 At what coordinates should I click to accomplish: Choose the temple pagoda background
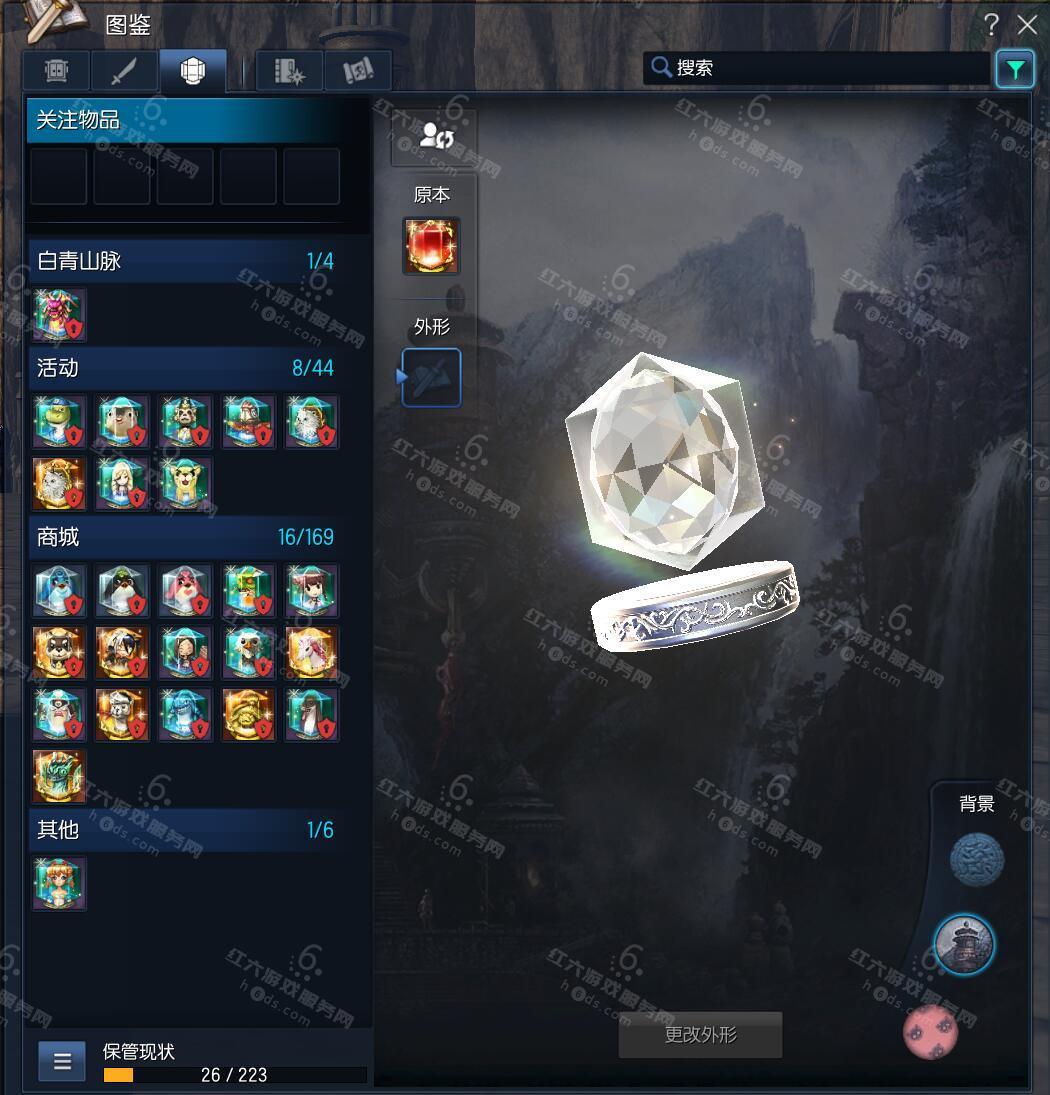coord(964,944)
